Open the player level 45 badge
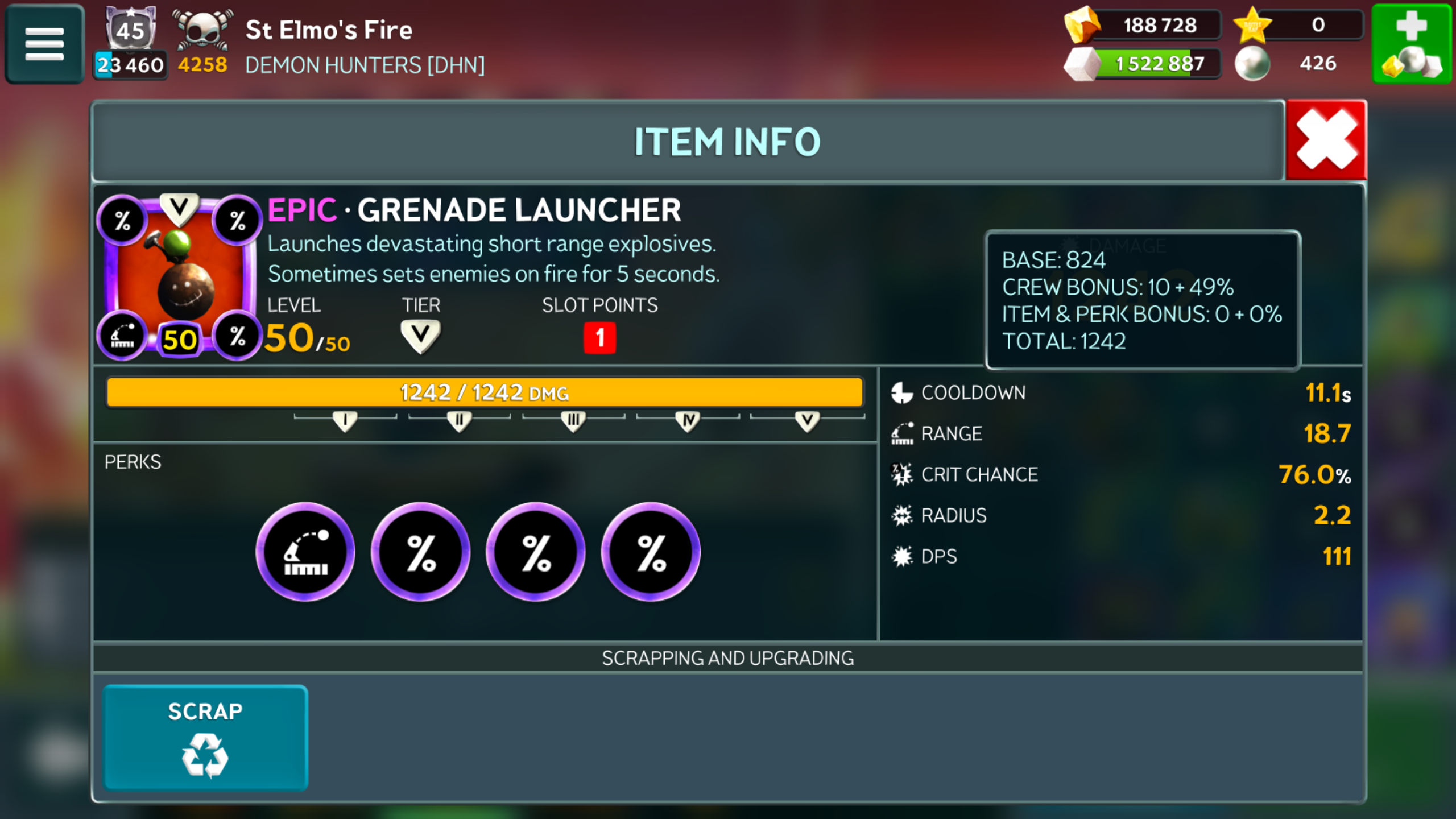This screenshot has height=819, width=1456. pos(131,28)
